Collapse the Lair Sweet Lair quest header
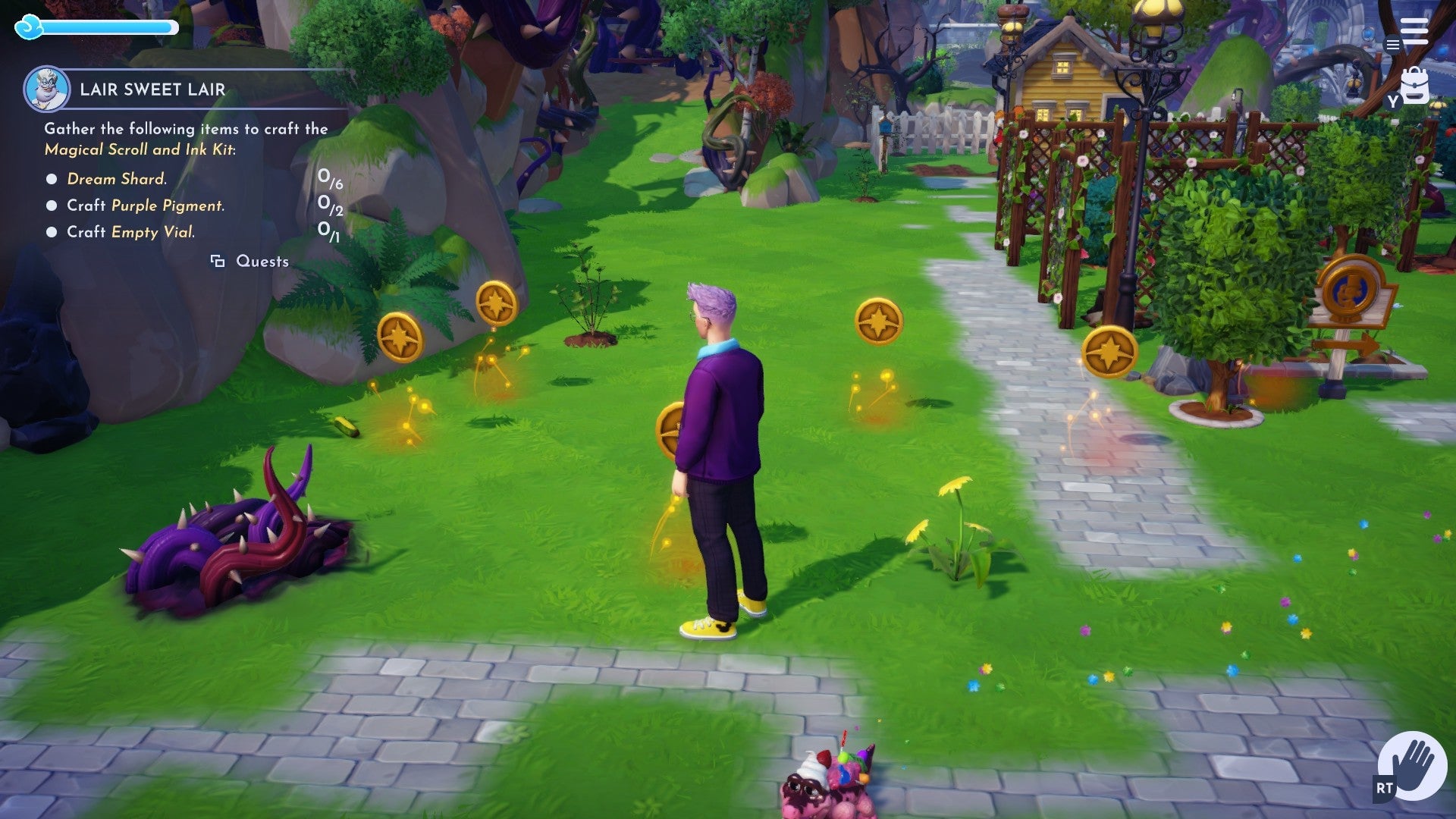 point(152,88)
